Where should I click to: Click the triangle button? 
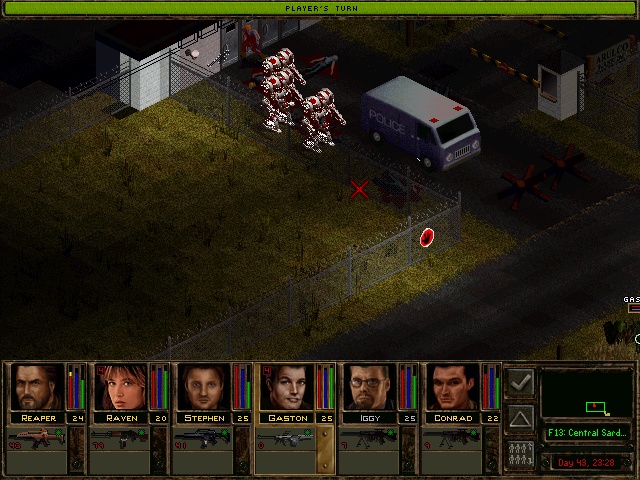520,417
